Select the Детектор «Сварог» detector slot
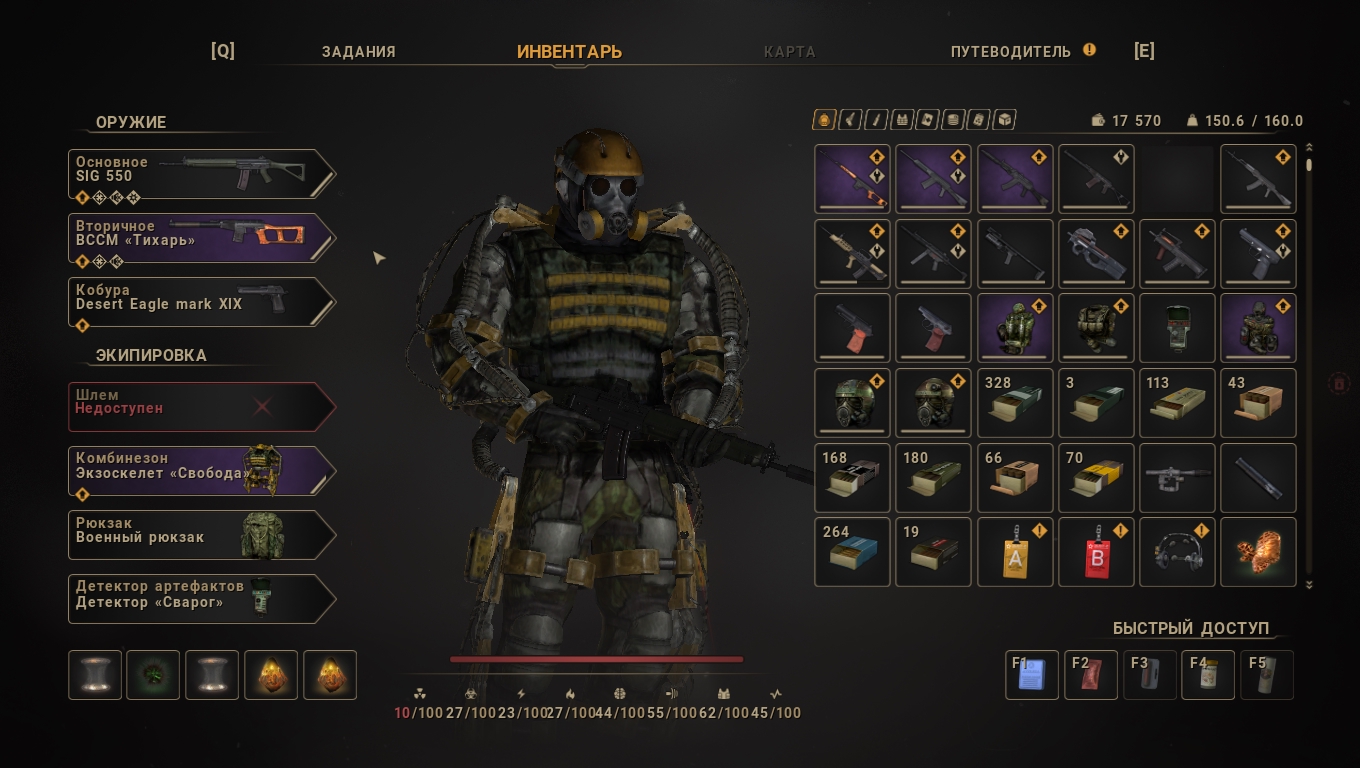The height and width of the screenshot is (768, 1360). (200, 600)
